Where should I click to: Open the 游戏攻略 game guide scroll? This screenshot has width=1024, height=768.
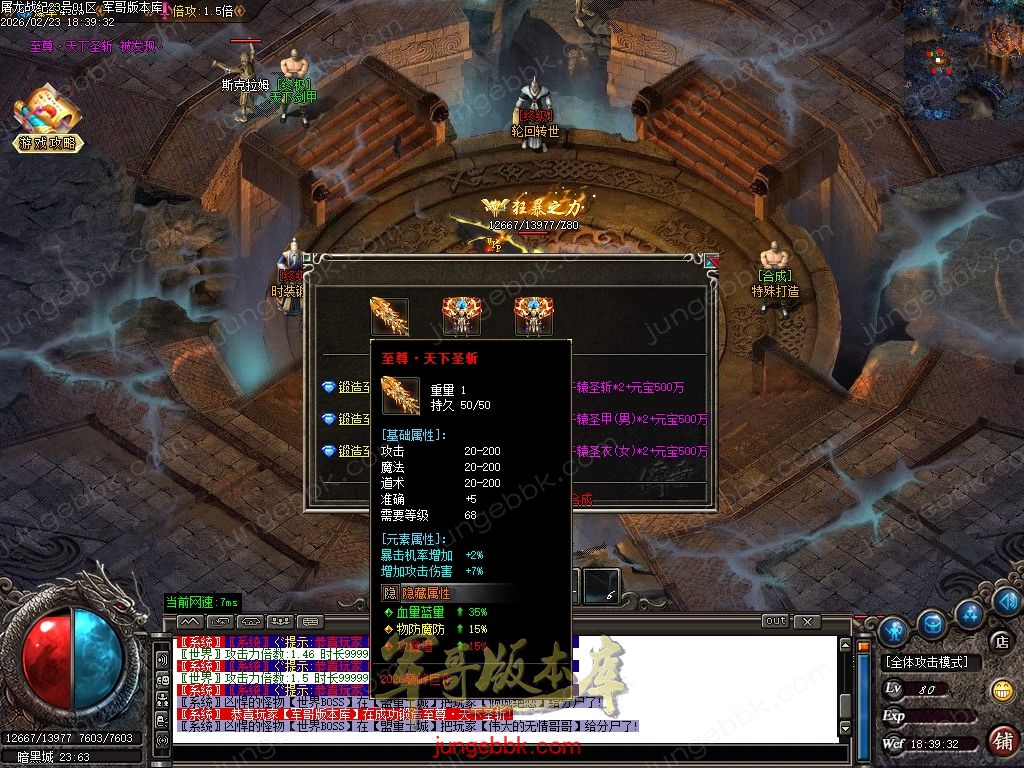pyautogui.click(x=47, y=122)
